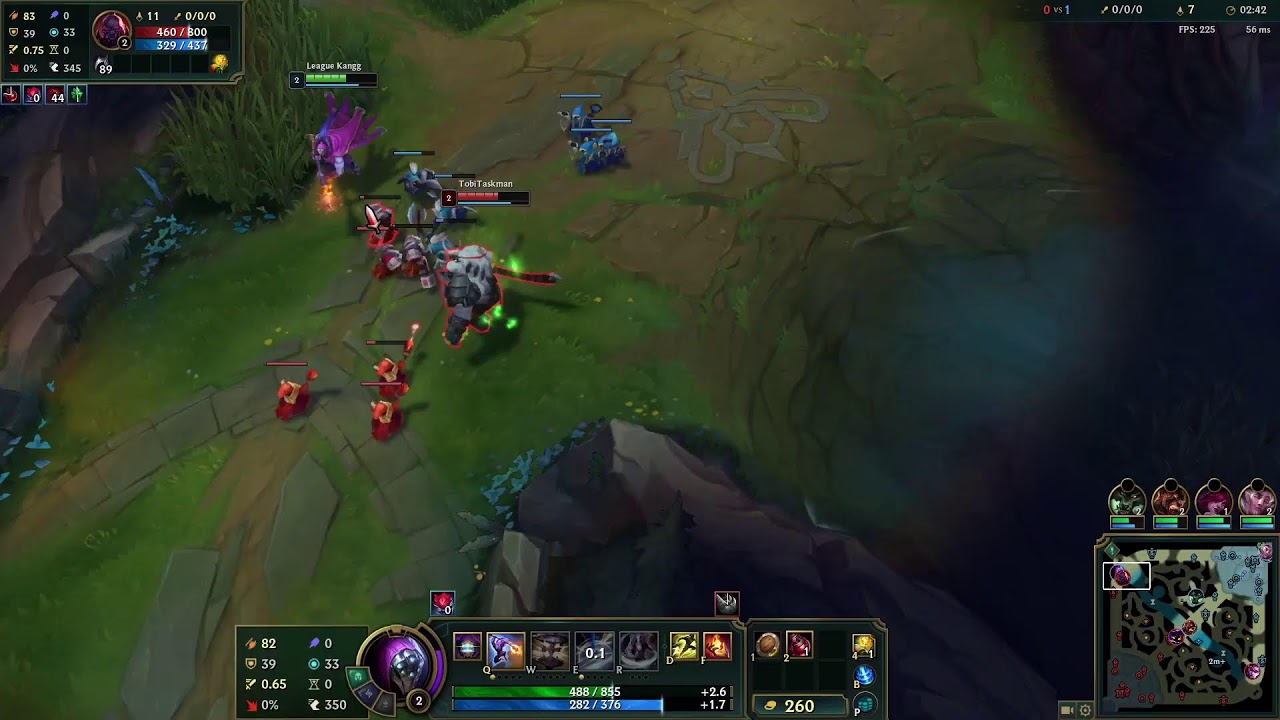Click the passive ability icon
This screenshot has width=1280, height=720.
point(467,647)
